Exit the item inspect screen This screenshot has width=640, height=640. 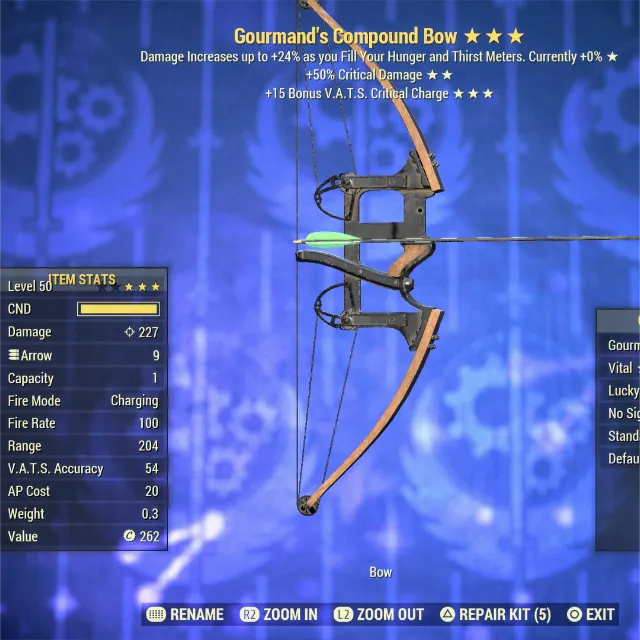pyautogui.click(x=590, y=614)
